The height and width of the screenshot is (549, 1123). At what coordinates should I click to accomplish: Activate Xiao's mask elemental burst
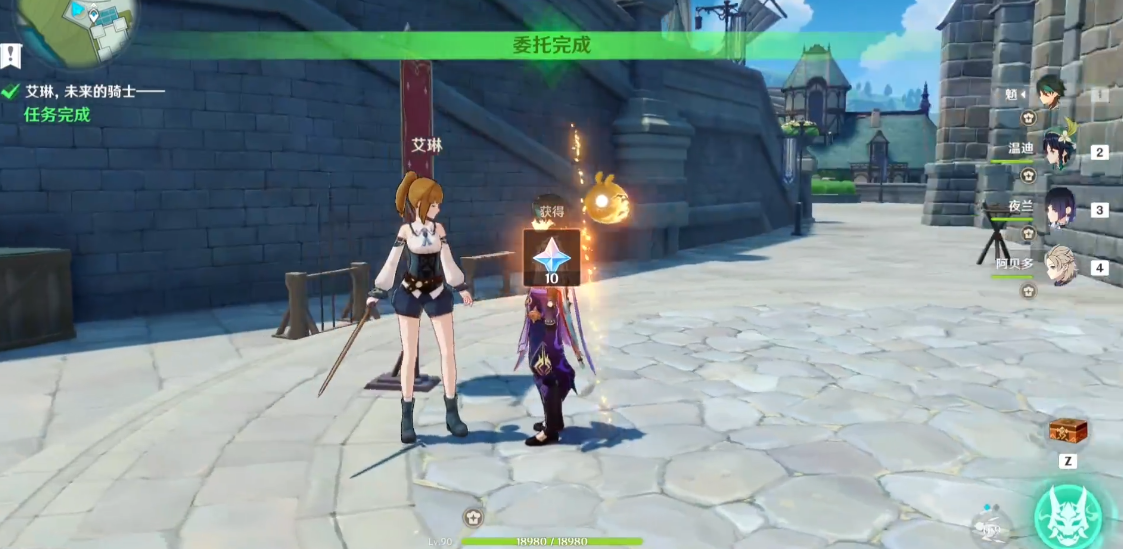click(x=1068, y=516)
